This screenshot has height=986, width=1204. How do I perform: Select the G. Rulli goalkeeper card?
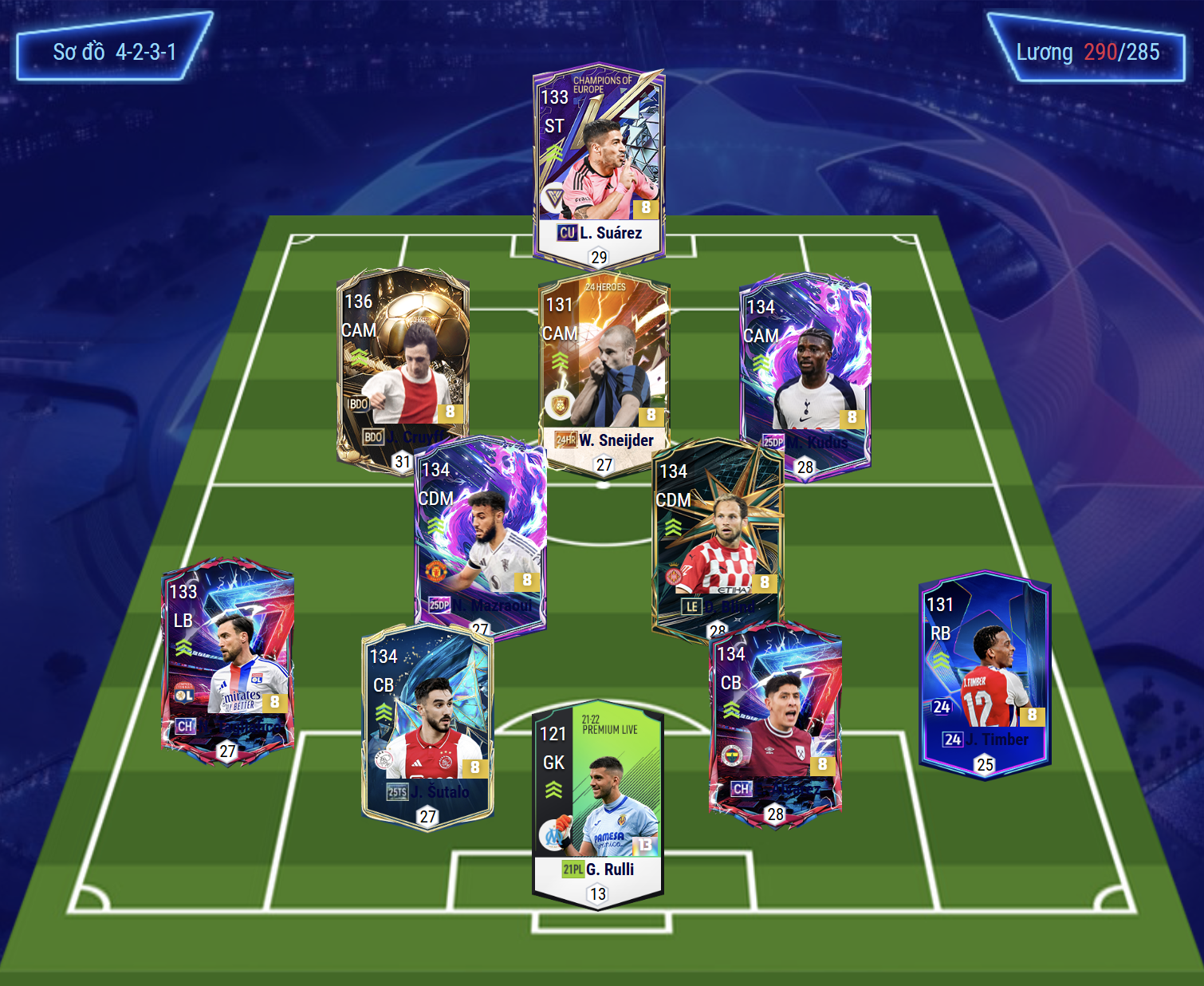[598, 798]
